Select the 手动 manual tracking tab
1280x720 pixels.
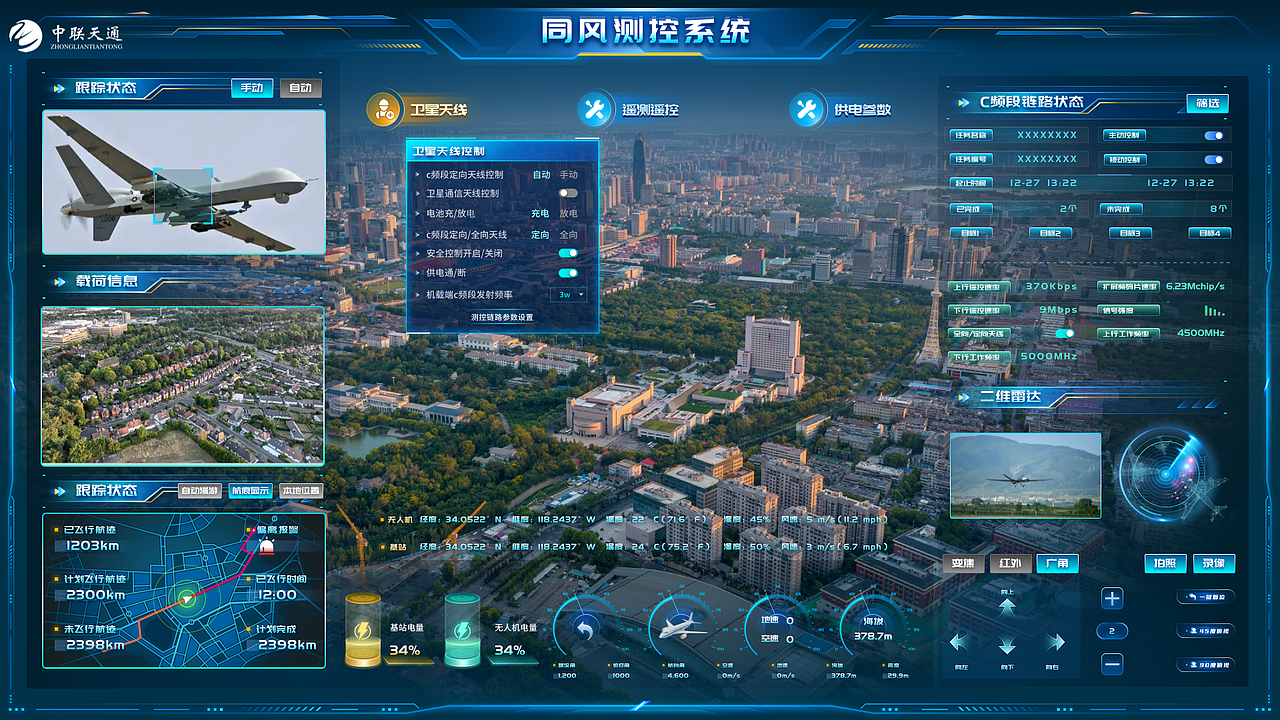pyautogui.click(x=251, y=88)
